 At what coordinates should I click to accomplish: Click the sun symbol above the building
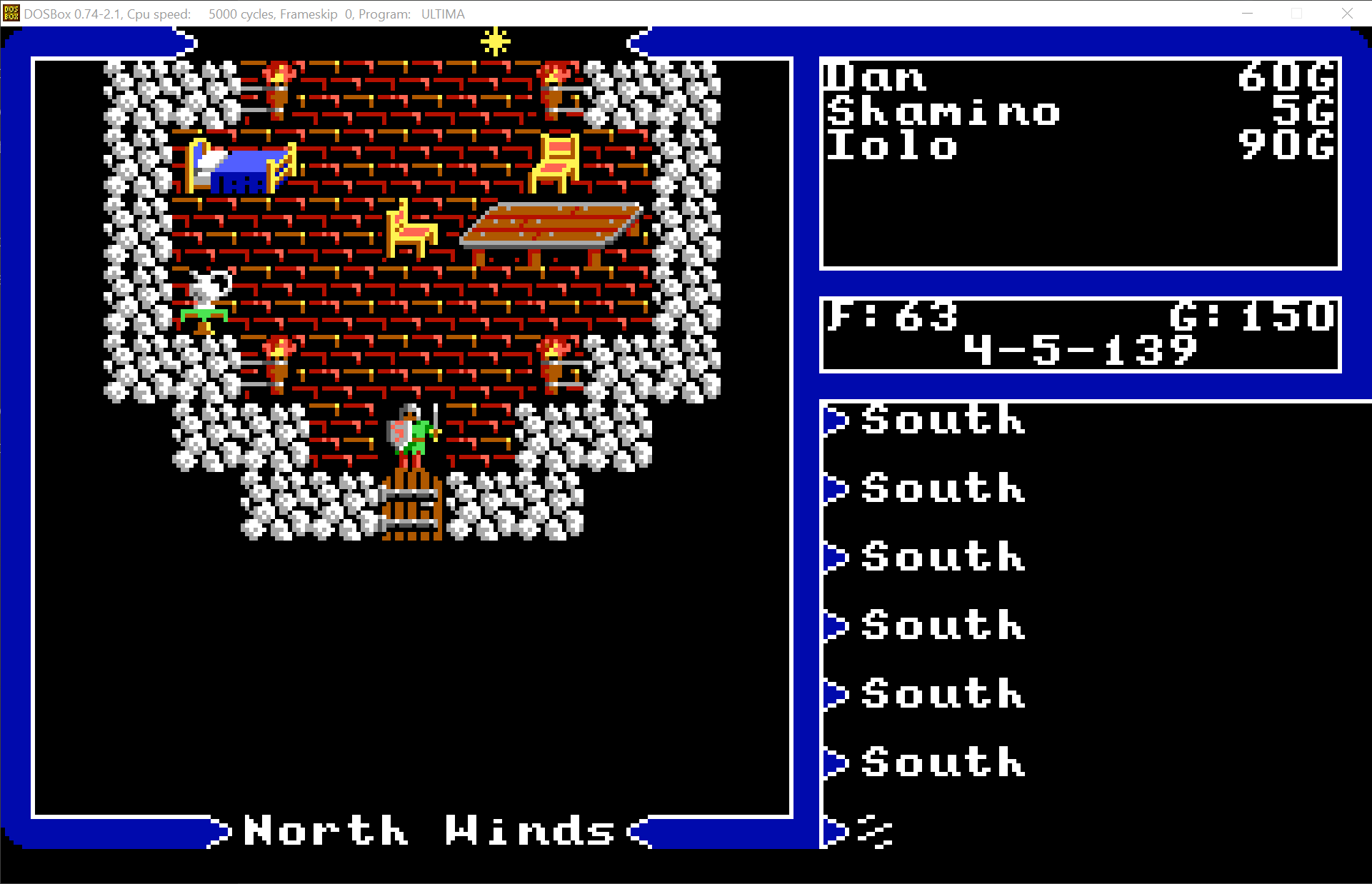point(494,41)
